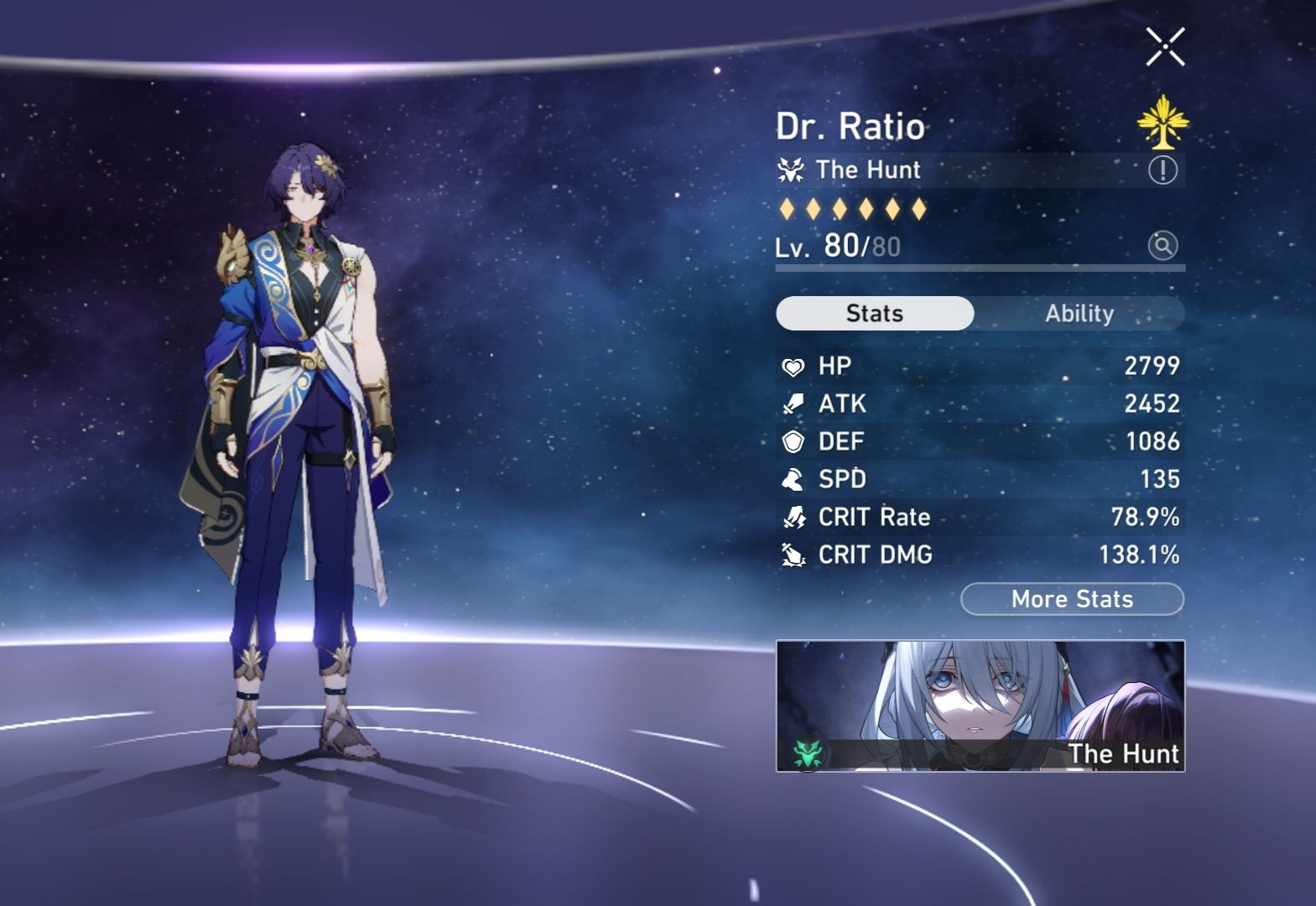Screen dimensions: 1316x906
Task: Click the DEF shield stat icon
Action: point(793,441)
